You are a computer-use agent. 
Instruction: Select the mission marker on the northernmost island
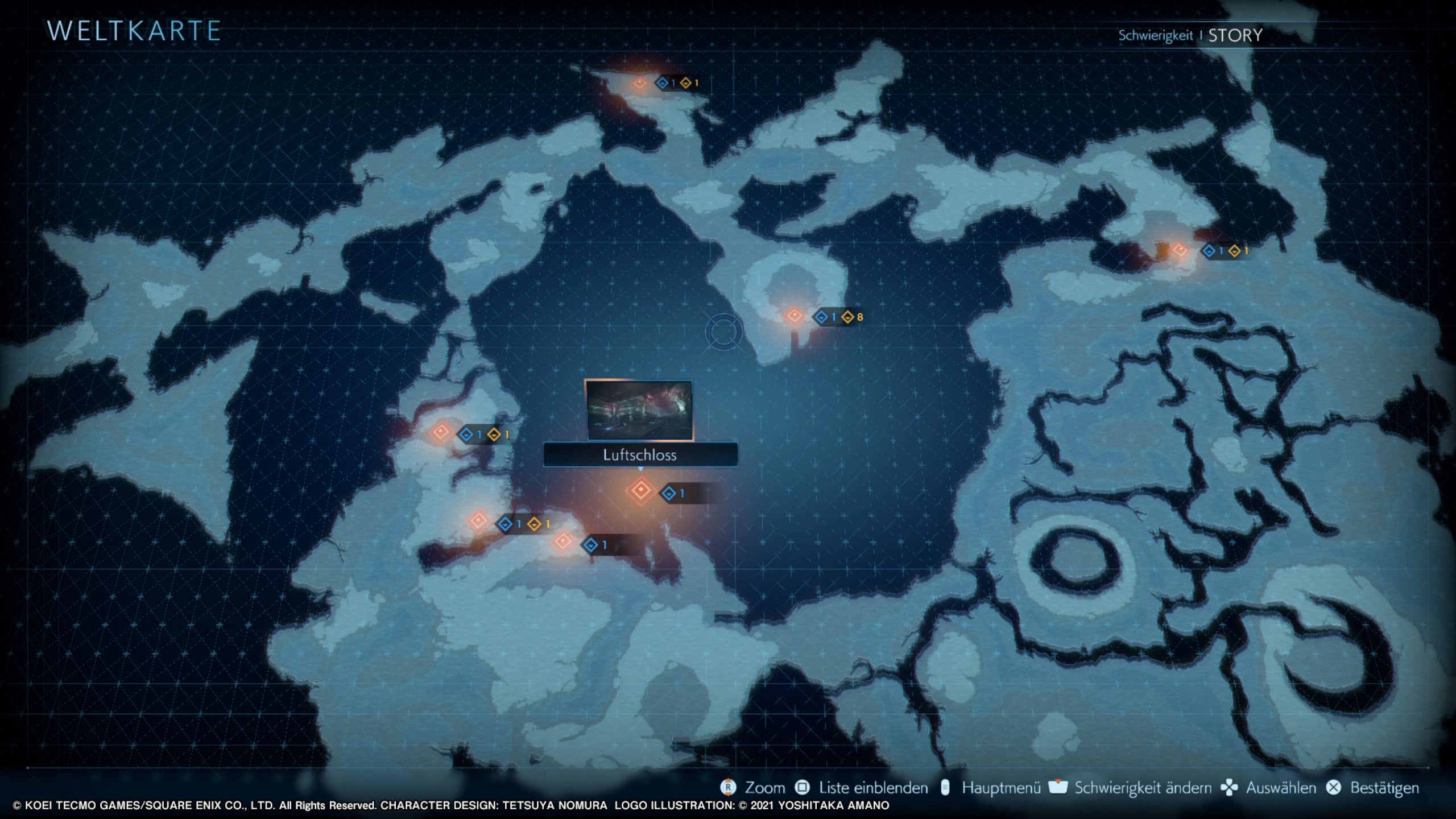pyautogui.click(x=639, y=84)
